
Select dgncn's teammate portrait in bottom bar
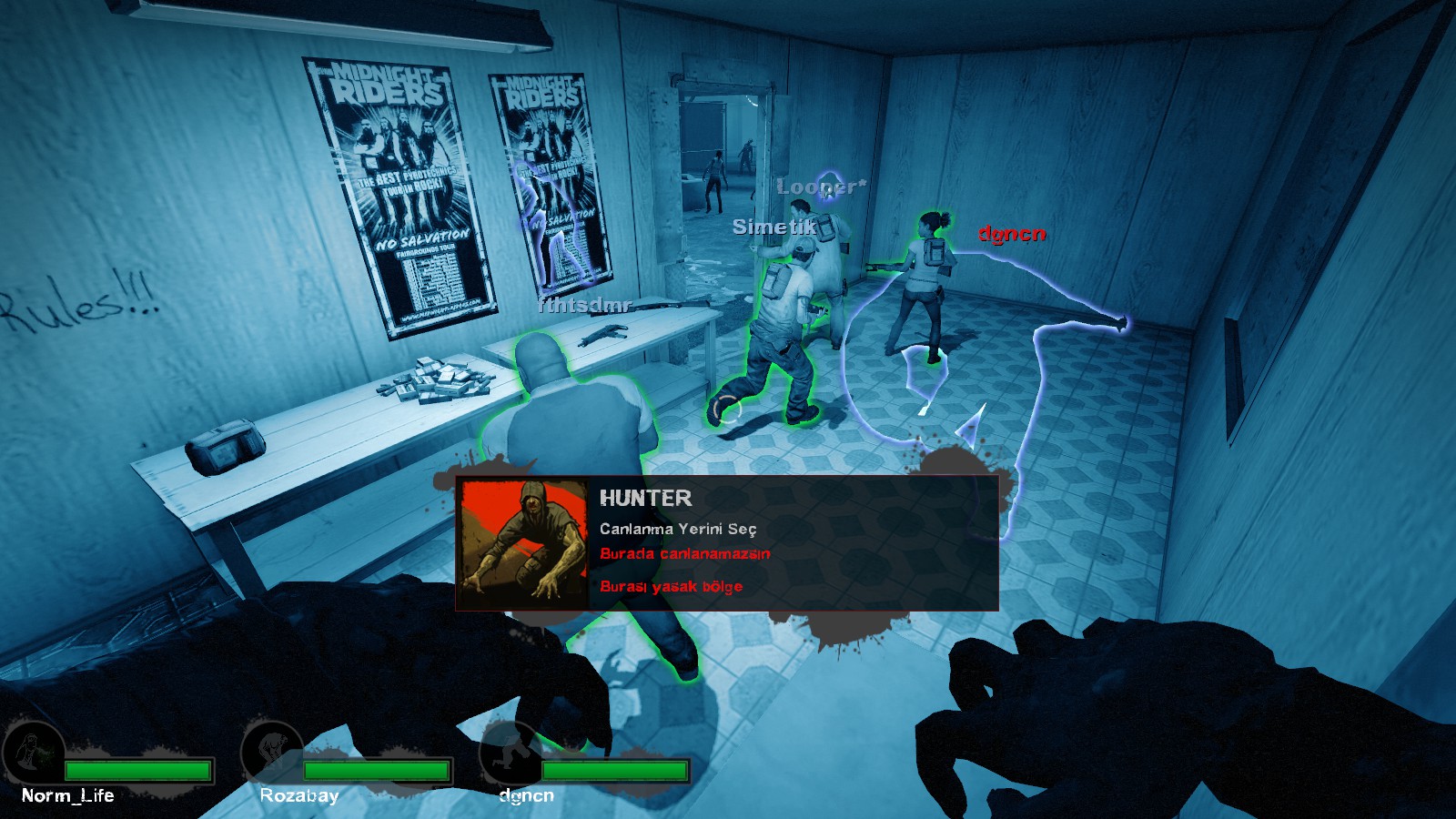tap(511, 754)
